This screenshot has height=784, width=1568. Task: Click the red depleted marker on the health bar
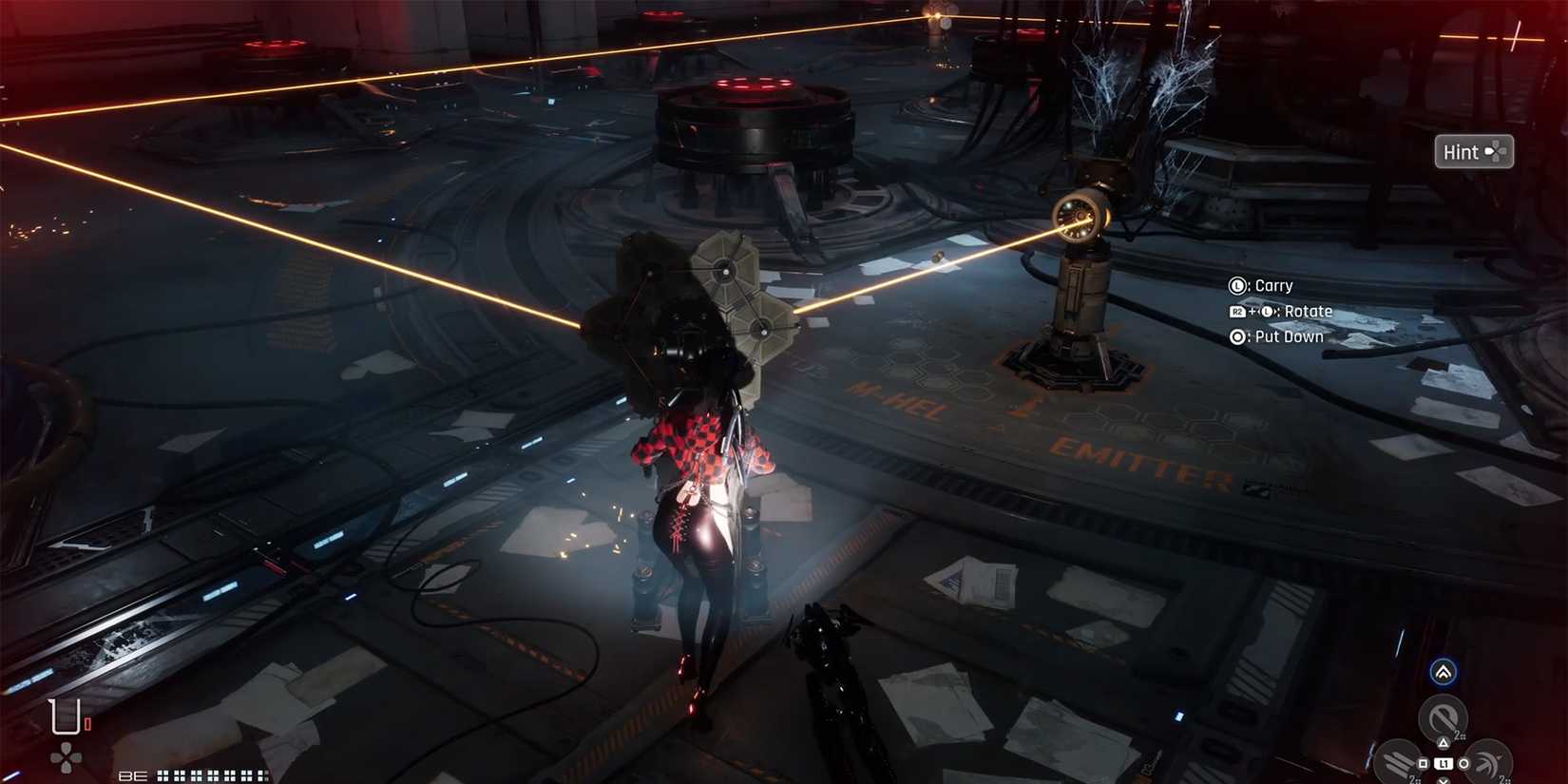tap(88, 724)
